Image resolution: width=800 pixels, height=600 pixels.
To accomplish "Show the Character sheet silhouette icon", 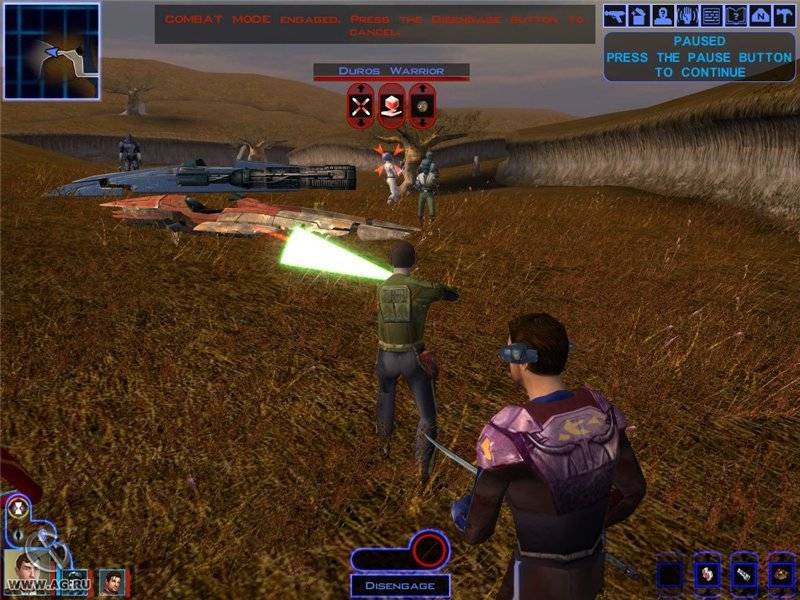I will [662, 15].
